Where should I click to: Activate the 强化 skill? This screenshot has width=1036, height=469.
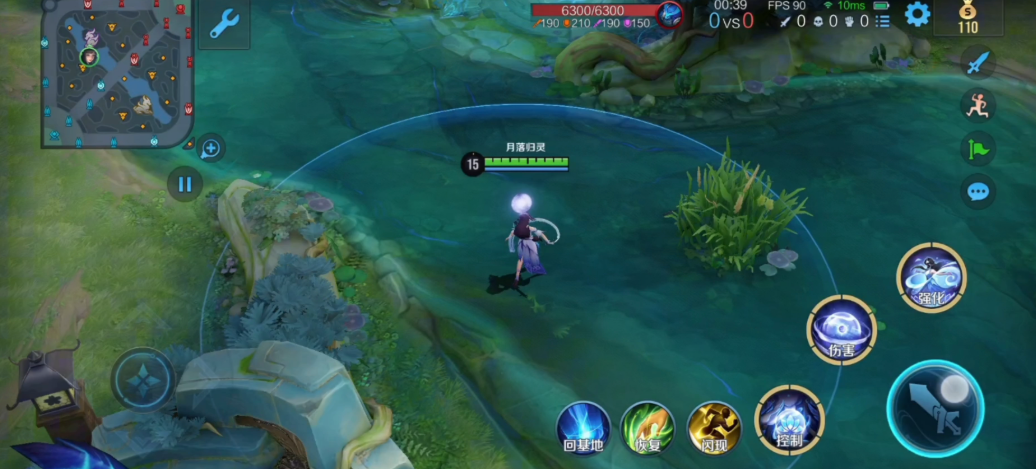coord(931,277)
